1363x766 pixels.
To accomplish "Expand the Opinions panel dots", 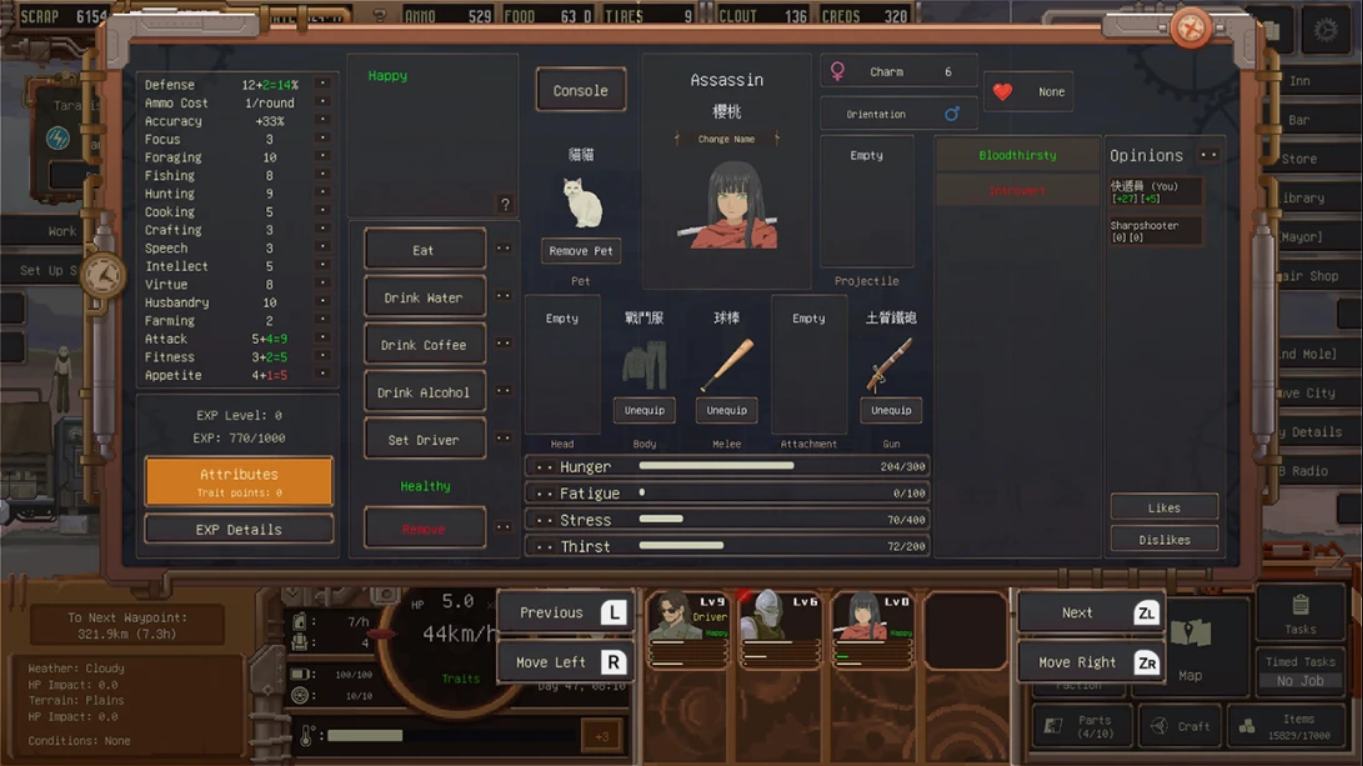I will (1208, 153).
